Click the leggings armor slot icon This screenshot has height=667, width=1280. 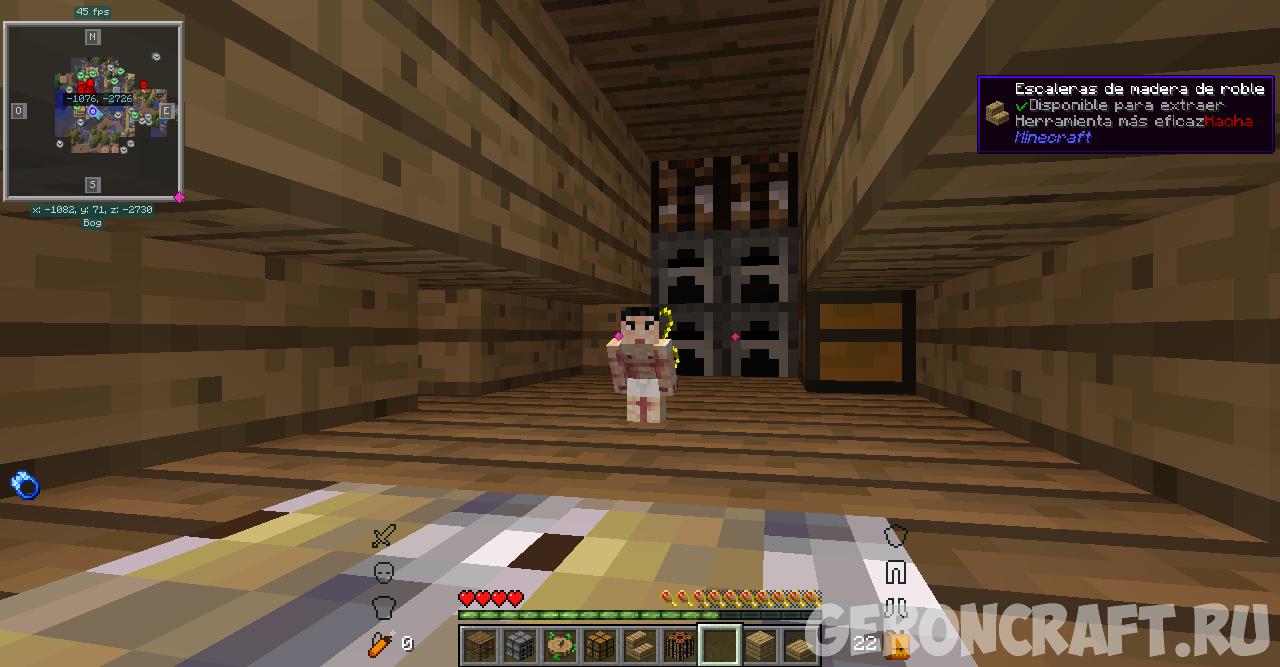(895, 573)
